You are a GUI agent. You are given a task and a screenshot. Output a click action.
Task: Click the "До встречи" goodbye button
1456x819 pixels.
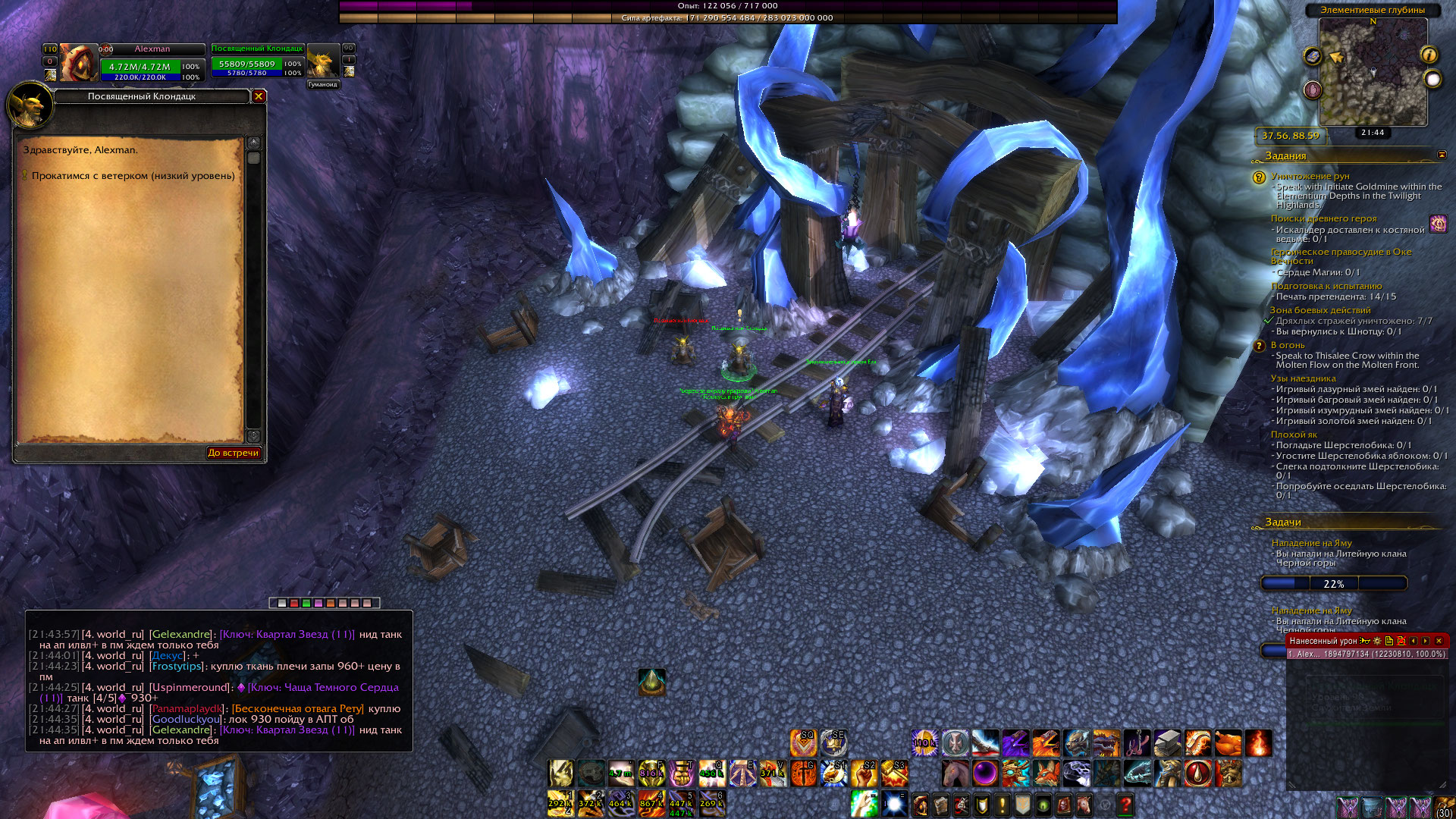point(233,453)
